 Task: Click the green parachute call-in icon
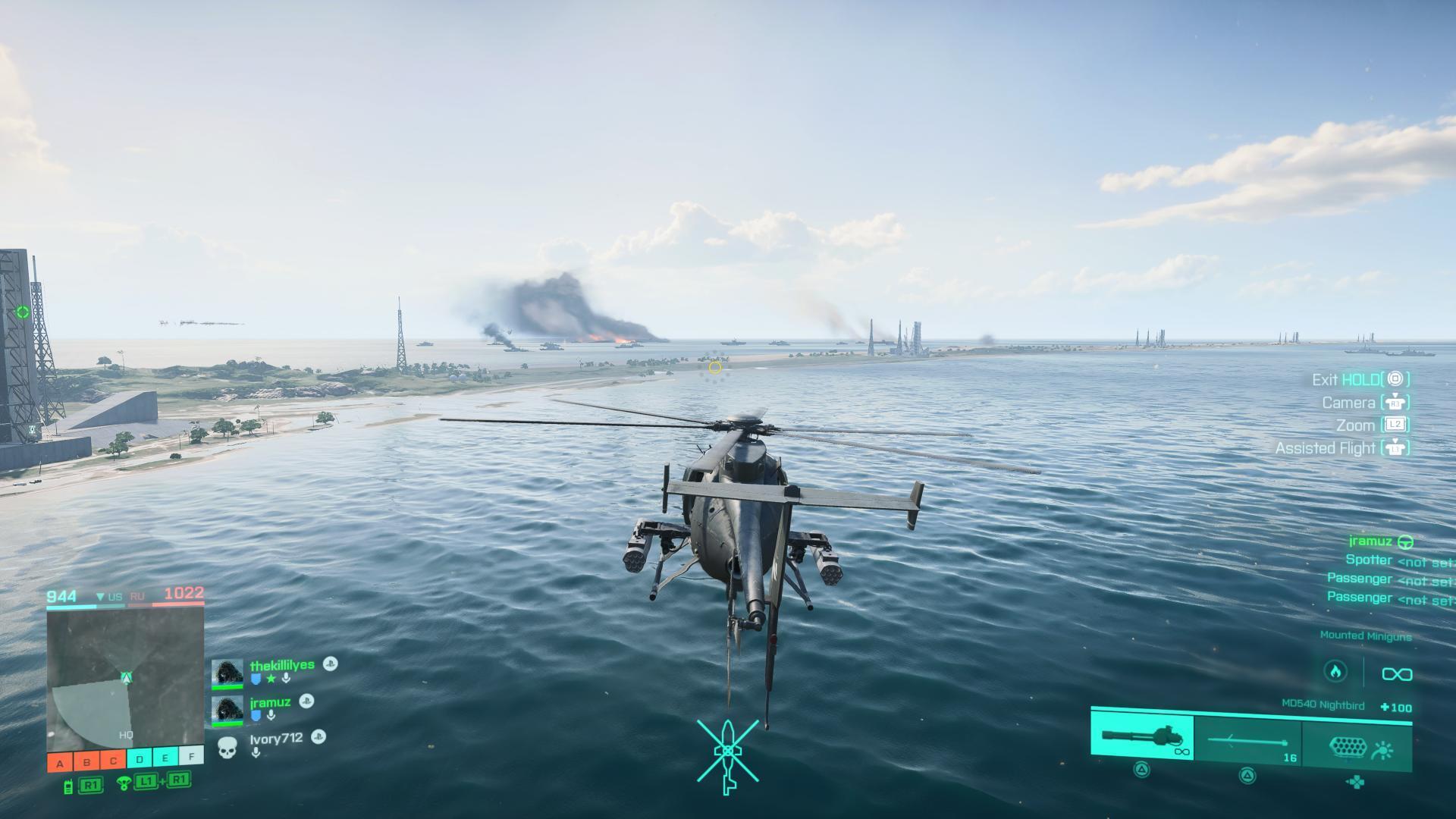[x=124, y=783]
